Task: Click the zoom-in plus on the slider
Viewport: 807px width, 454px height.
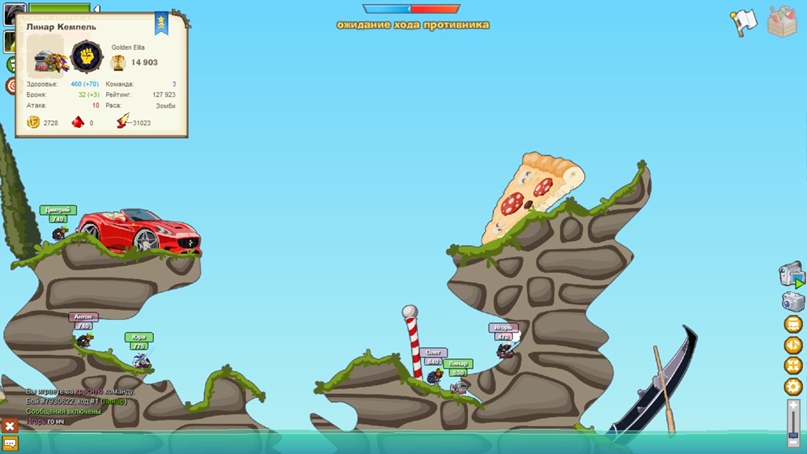Action: (x=794, y=406)
